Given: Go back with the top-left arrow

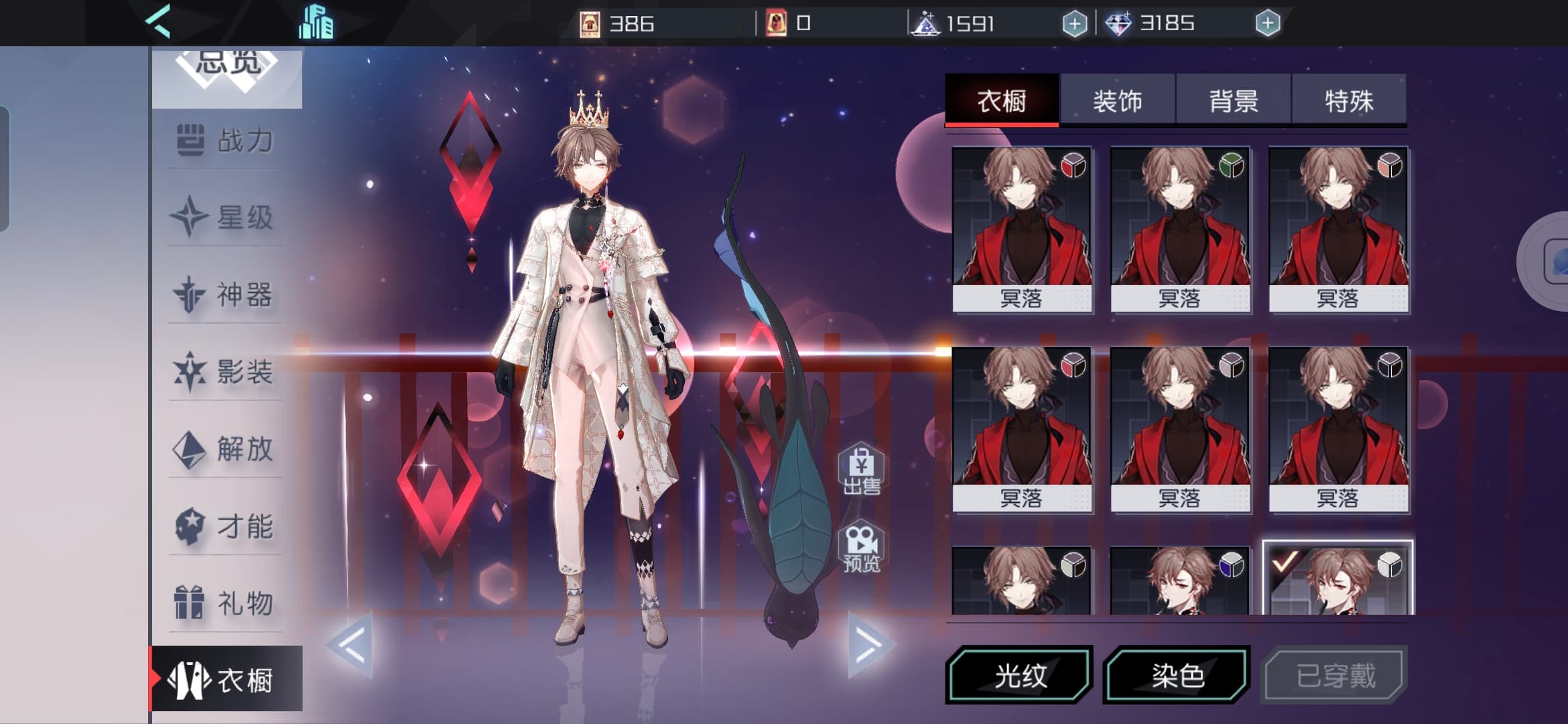Looking at the screenshot, I should (x=159, y=21).
